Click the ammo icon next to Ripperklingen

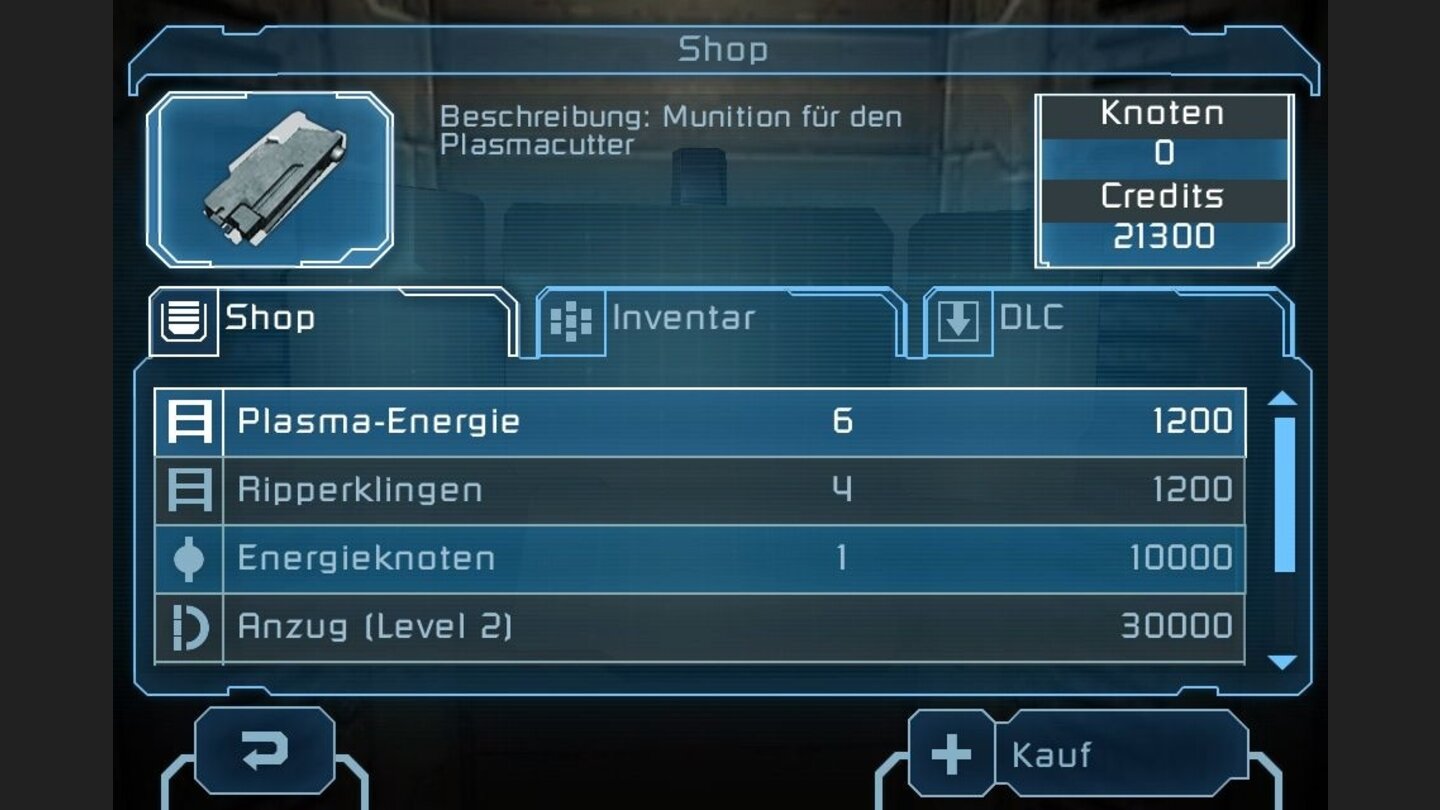click(x=190, y=489)
